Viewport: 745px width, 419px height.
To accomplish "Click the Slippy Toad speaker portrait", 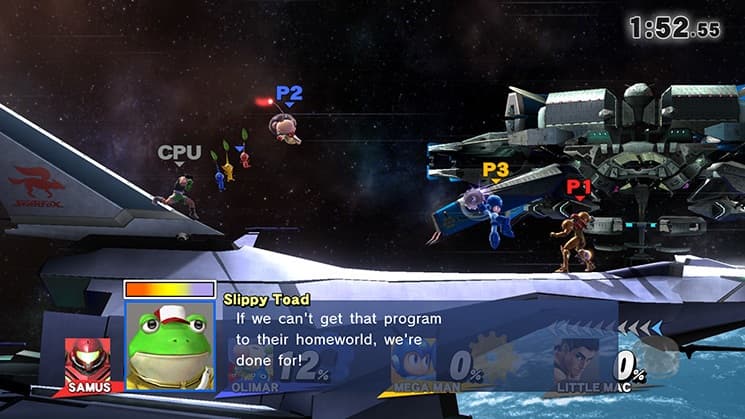I will tap(169, 345).
